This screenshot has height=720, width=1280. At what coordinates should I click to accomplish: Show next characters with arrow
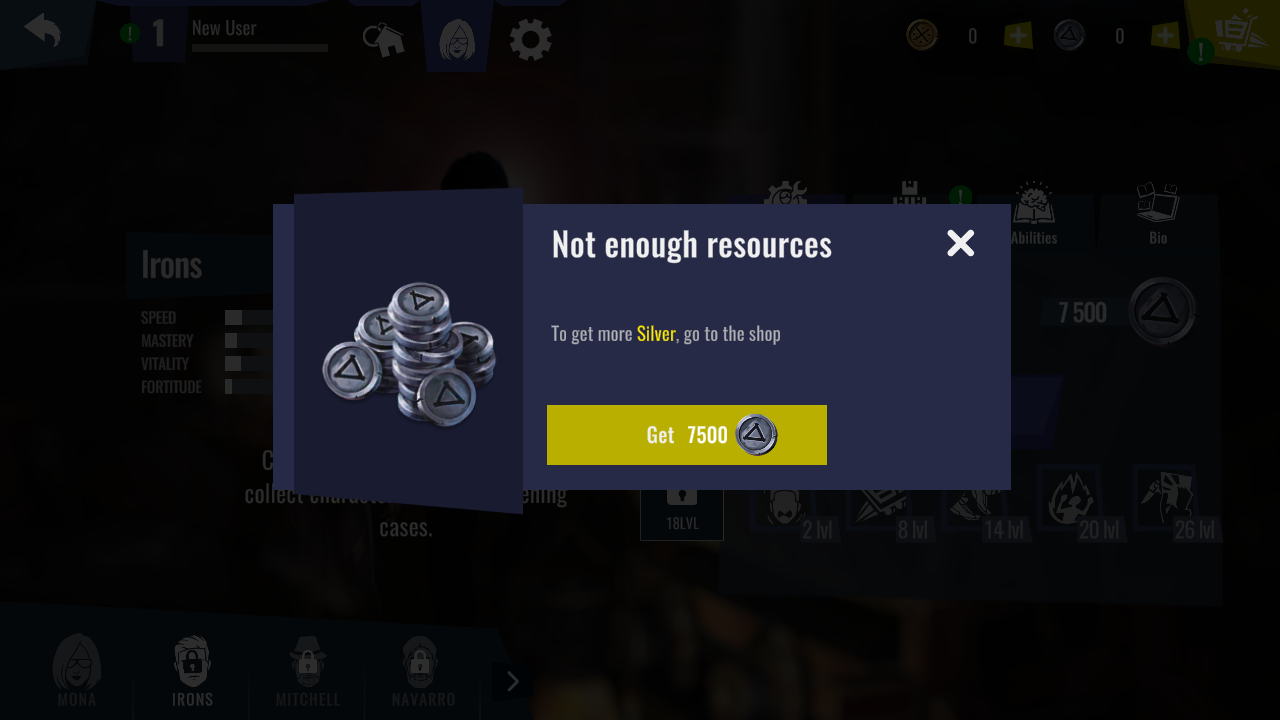click(512, 681)
